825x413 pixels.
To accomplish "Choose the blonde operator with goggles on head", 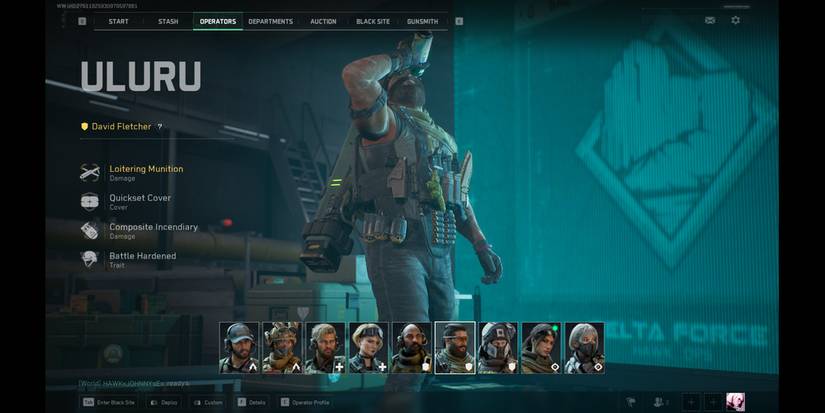I will coord(368,347).
